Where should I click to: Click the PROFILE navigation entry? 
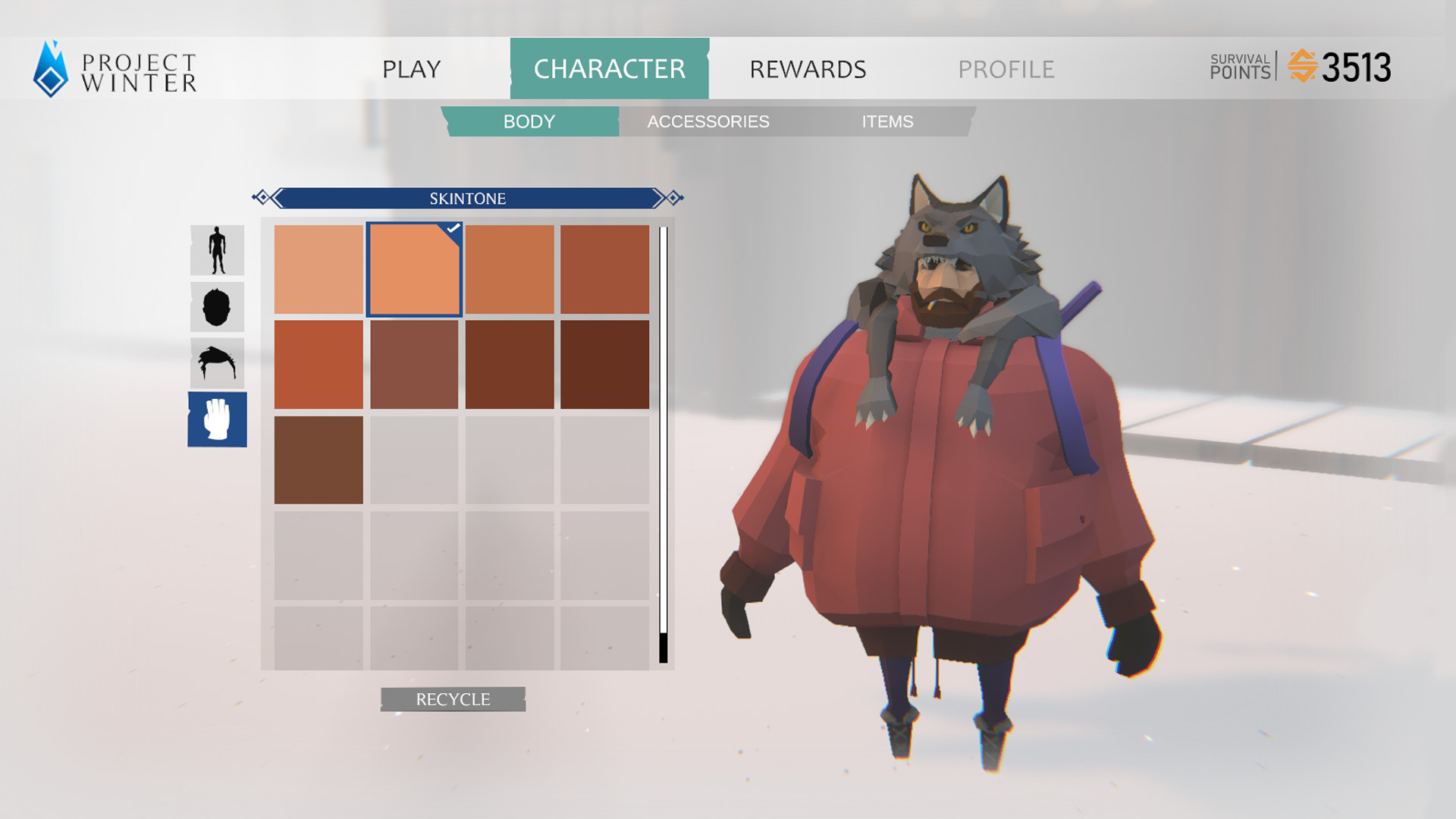click(x=1006, y=69)
